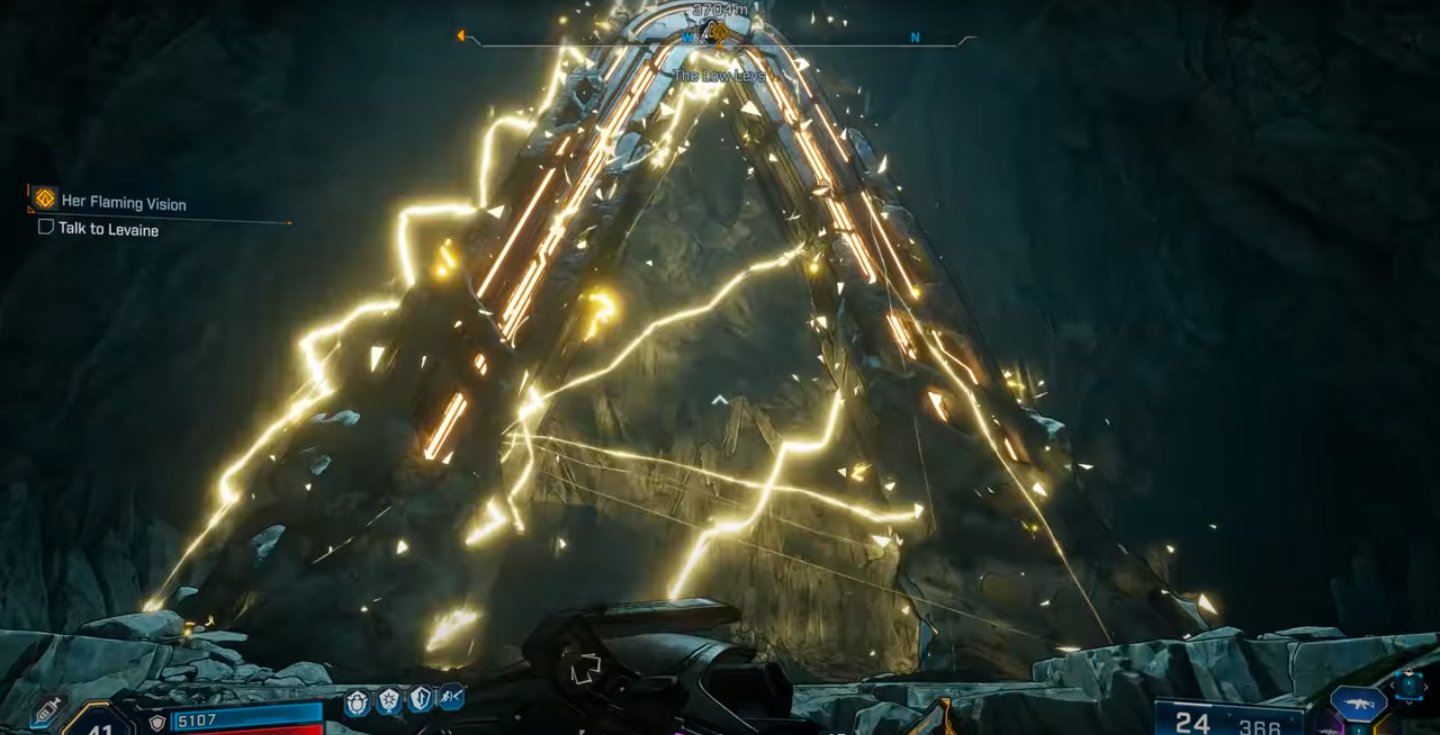Select the equipped assault rifle slot
The width and height of the screenshot is (1440, 735).
click(1358, 703)
